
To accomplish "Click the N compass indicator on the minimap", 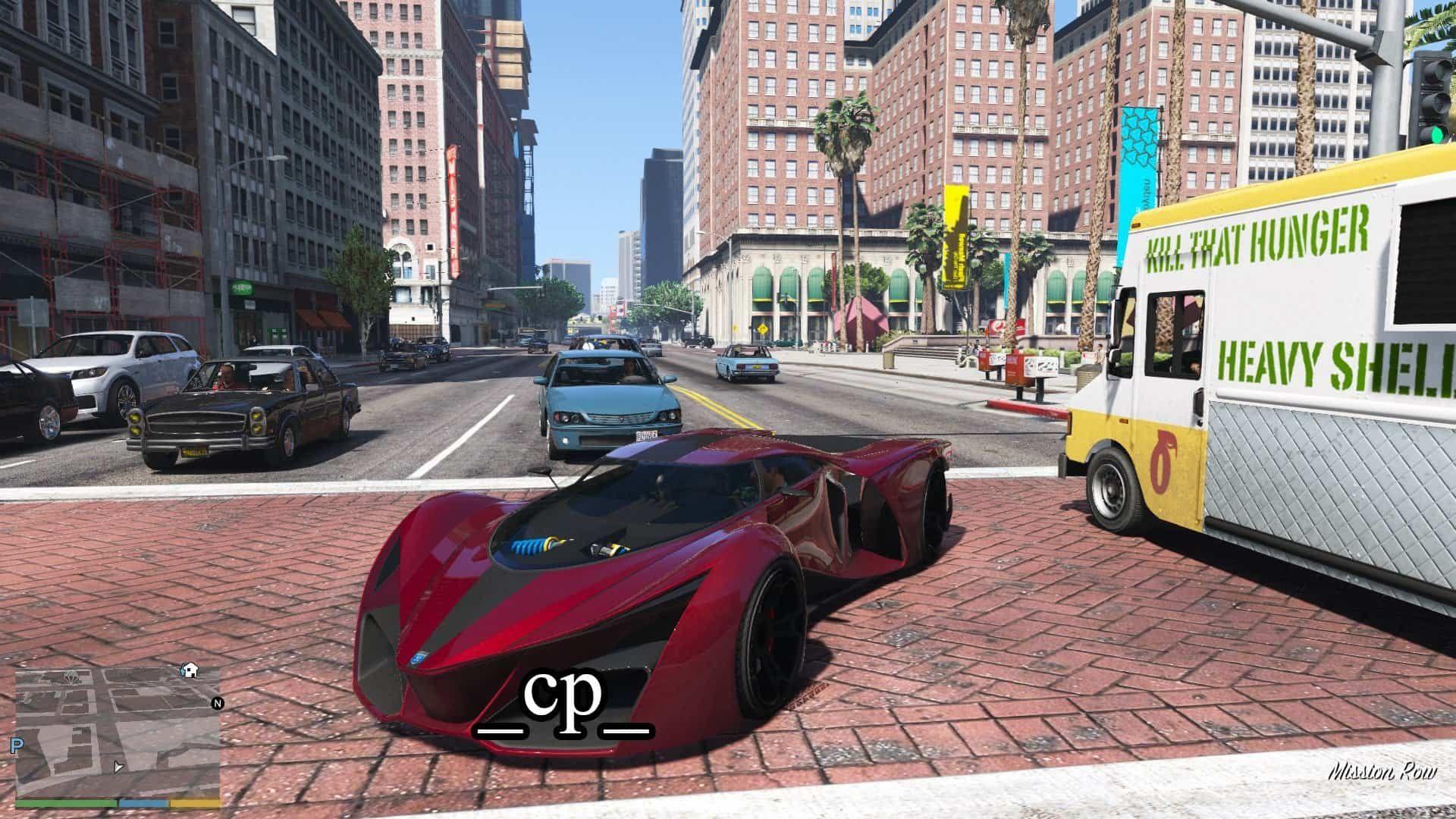I will [218, 704].
